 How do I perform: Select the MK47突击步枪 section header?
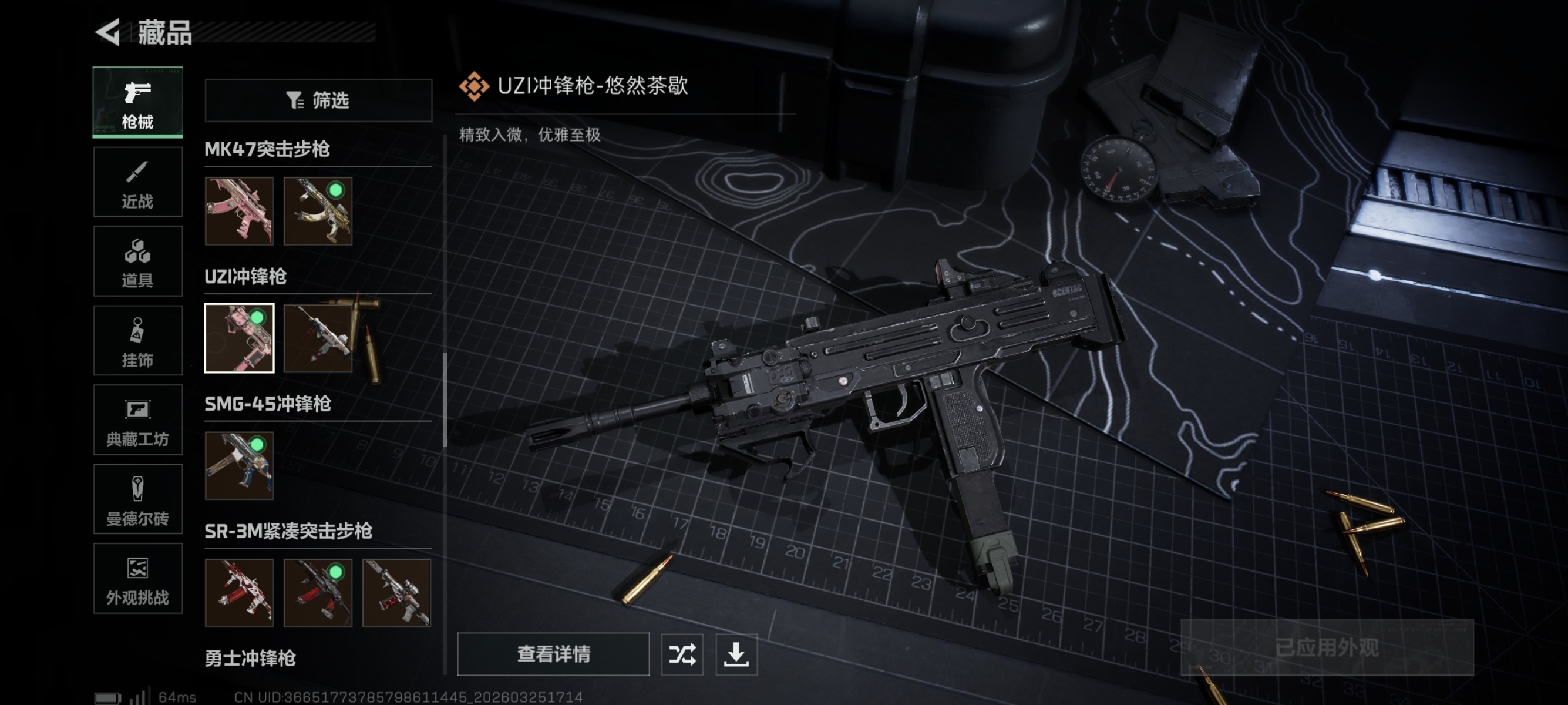267,149
